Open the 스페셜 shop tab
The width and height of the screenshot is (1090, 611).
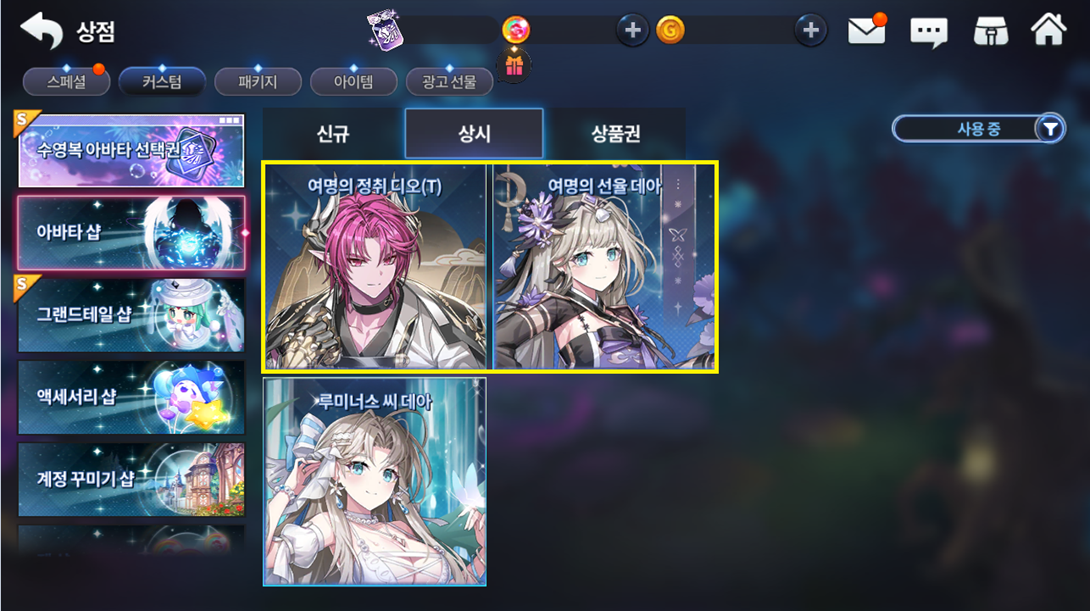point(66,81)
